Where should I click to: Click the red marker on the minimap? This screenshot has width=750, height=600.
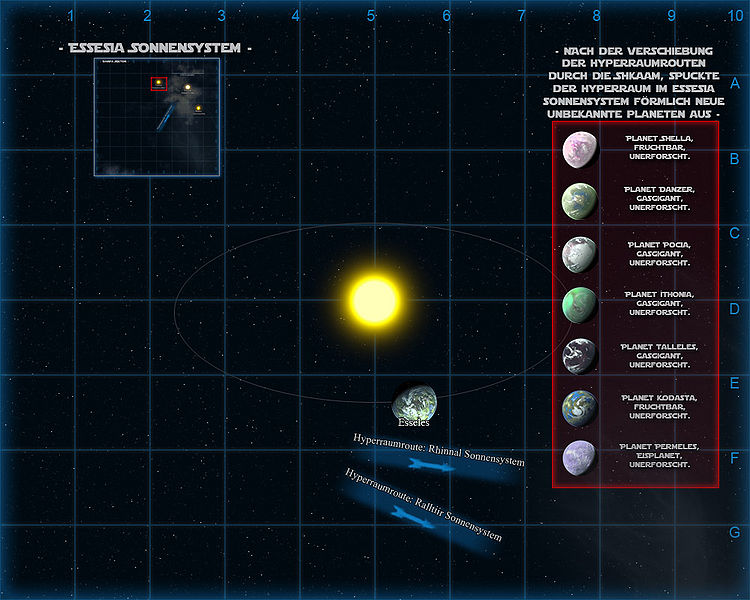[x=158, y=84]
